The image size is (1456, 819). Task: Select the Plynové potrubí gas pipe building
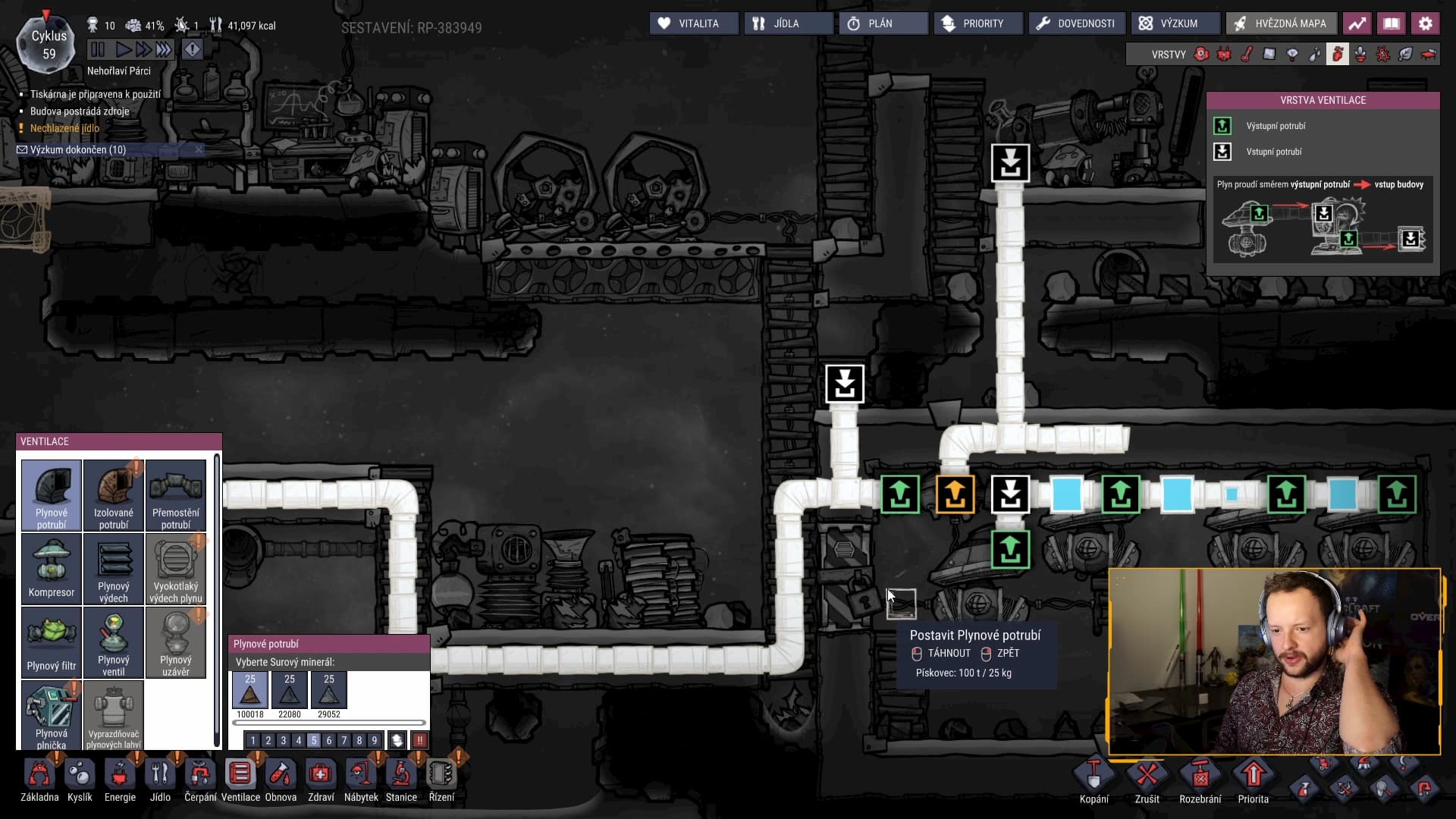52,494
